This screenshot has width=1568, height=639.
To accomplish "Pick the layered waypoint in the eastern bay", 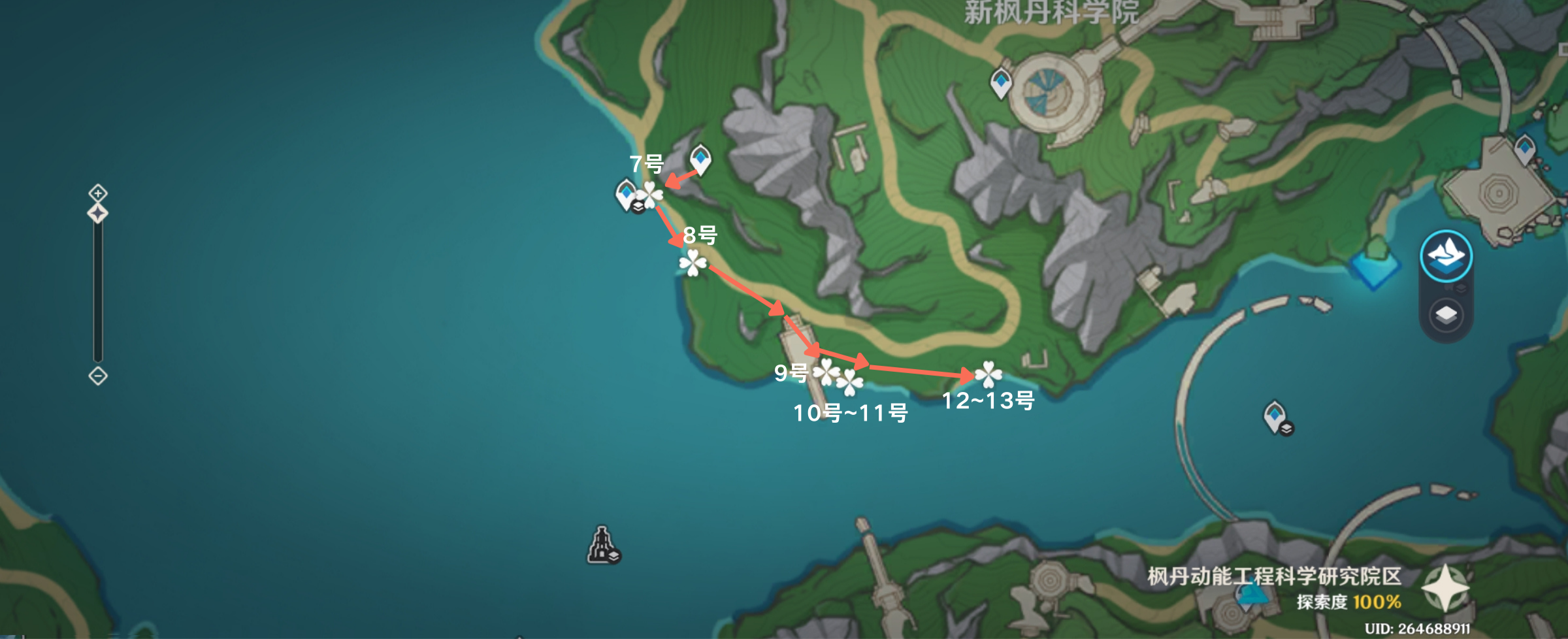I will pos(1275,416).
